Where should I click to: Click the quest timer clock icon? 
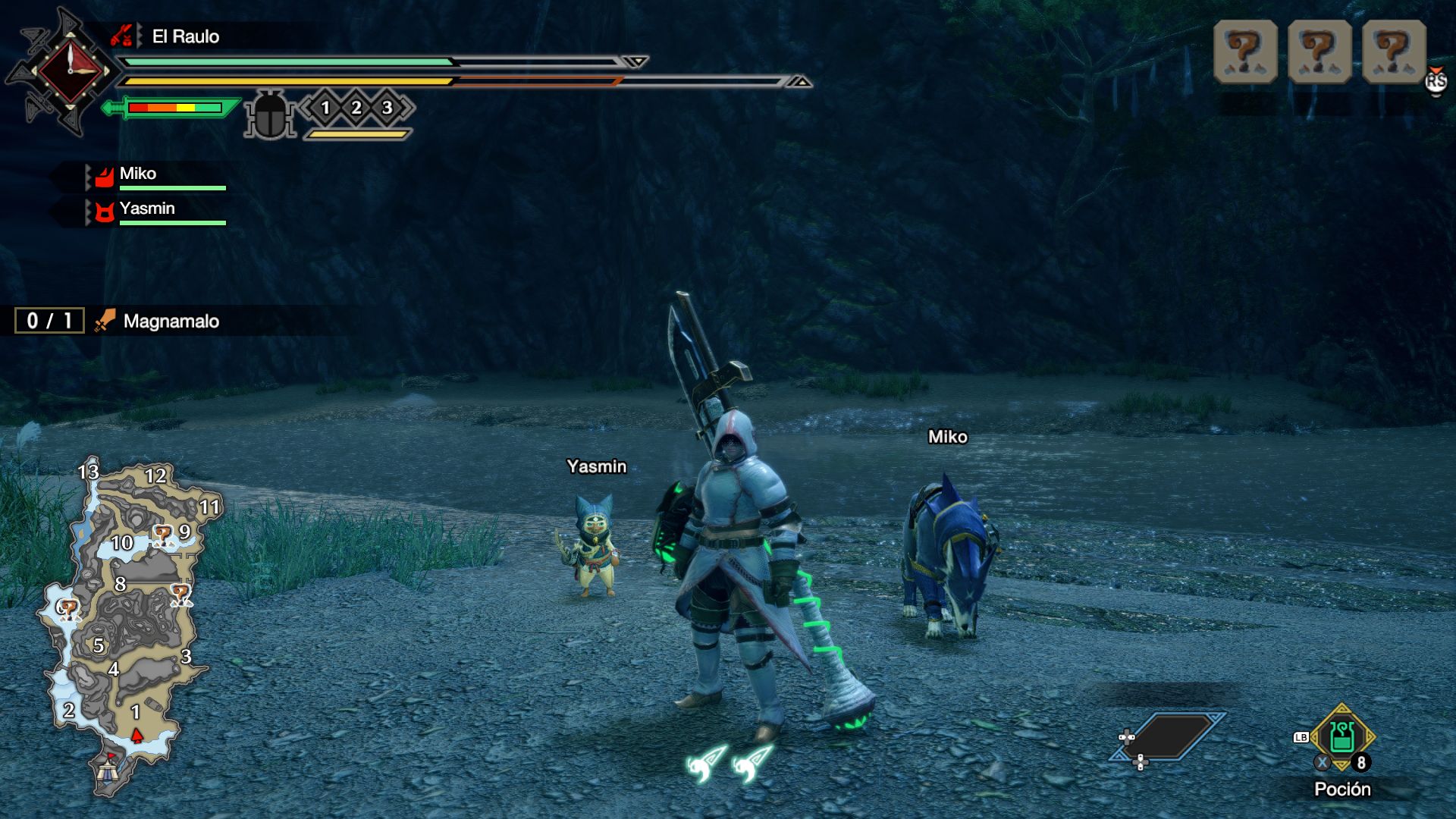[x=70, y=71]
